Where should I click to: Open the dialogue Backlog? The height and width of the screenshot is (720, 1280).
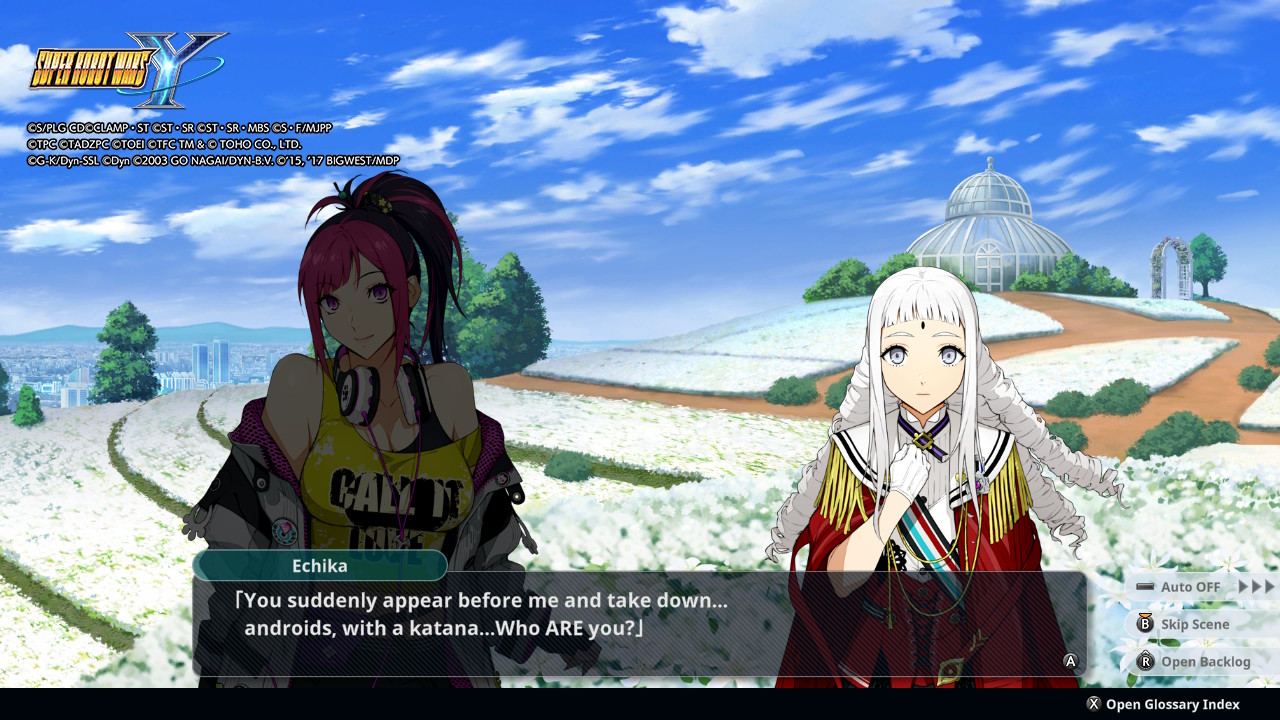pos(1194,662)
